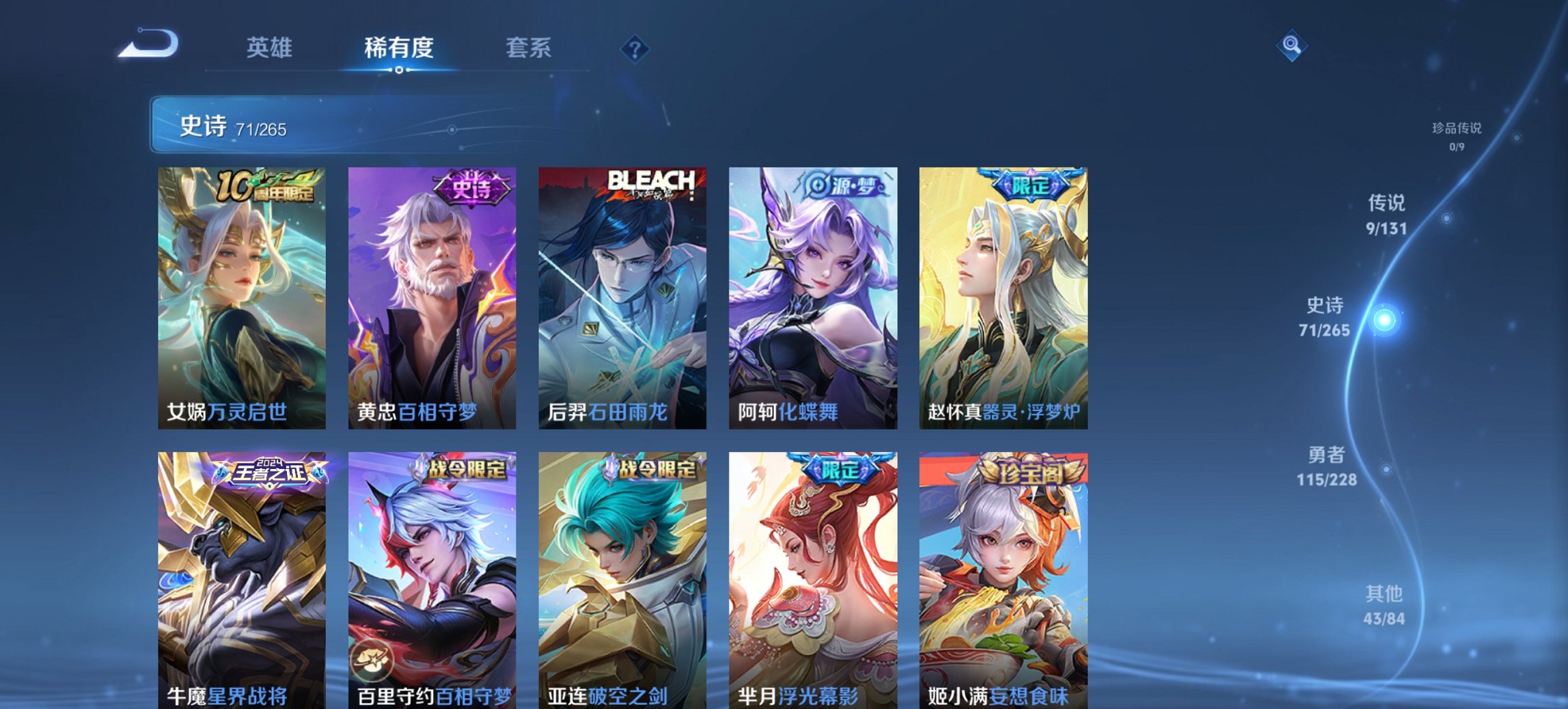The image size is (1568, 709).
Task: Switch to the 套系 tab
Action: tap(529, 48)
